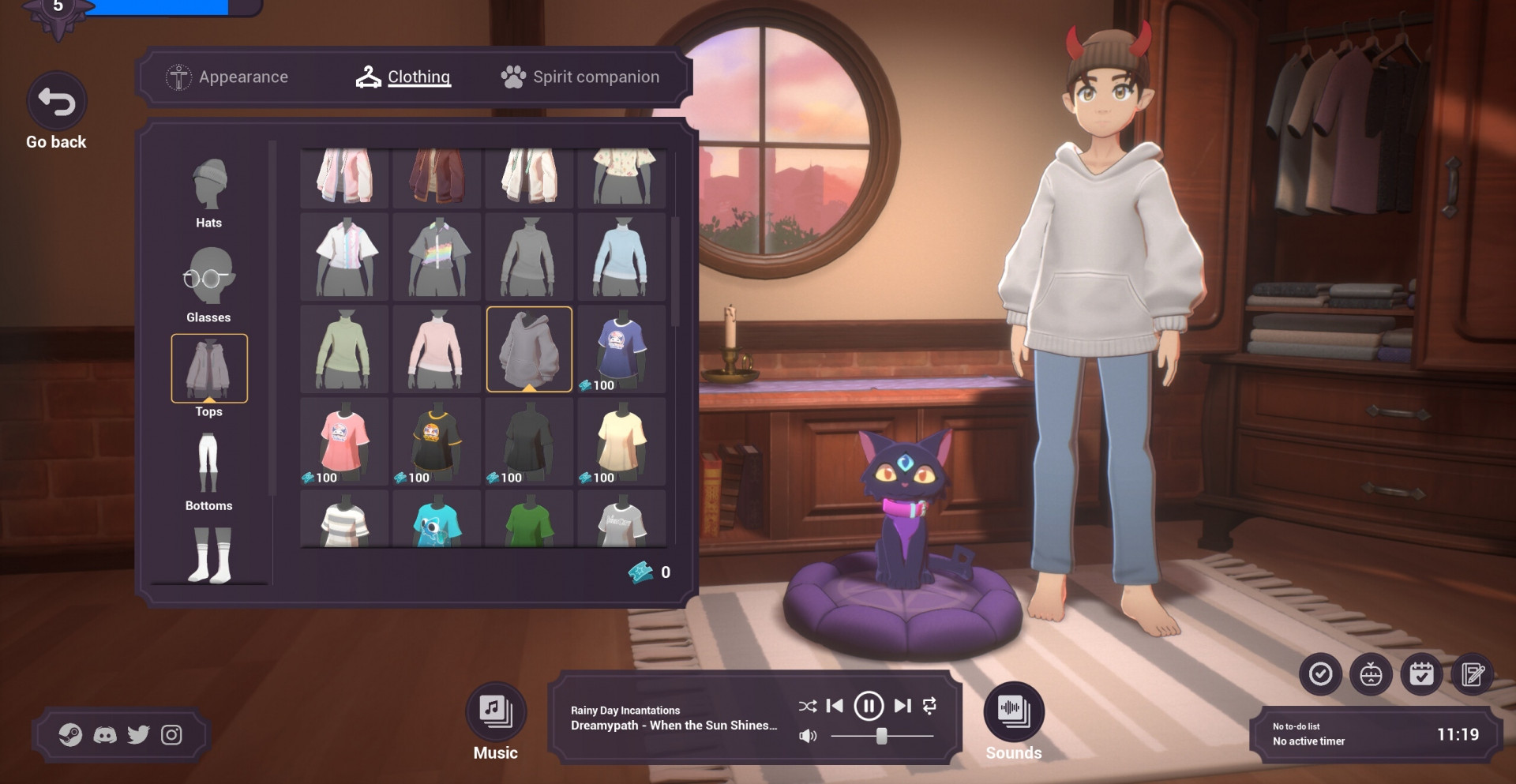
Task: Adjust the music volume slider
Action: click(881, 736)
